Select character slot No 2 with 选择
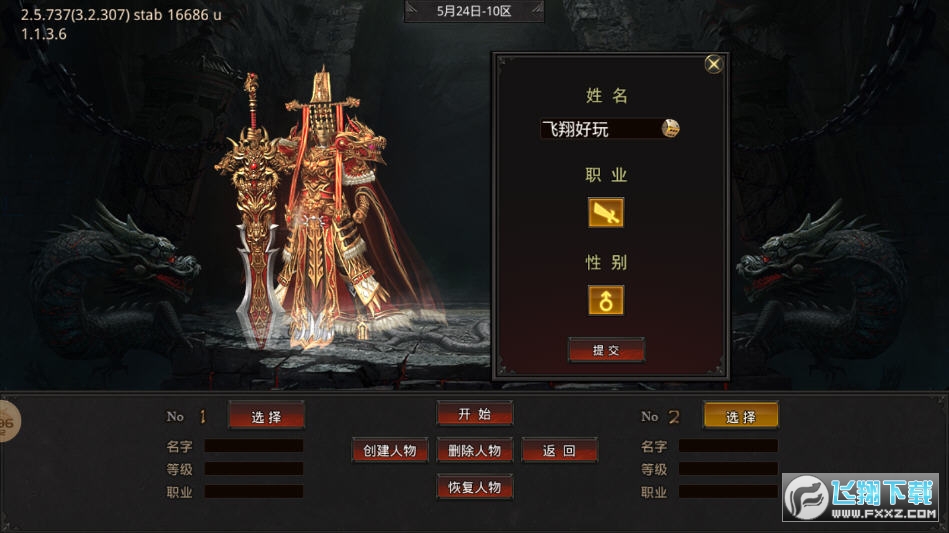 pos(740,416)
